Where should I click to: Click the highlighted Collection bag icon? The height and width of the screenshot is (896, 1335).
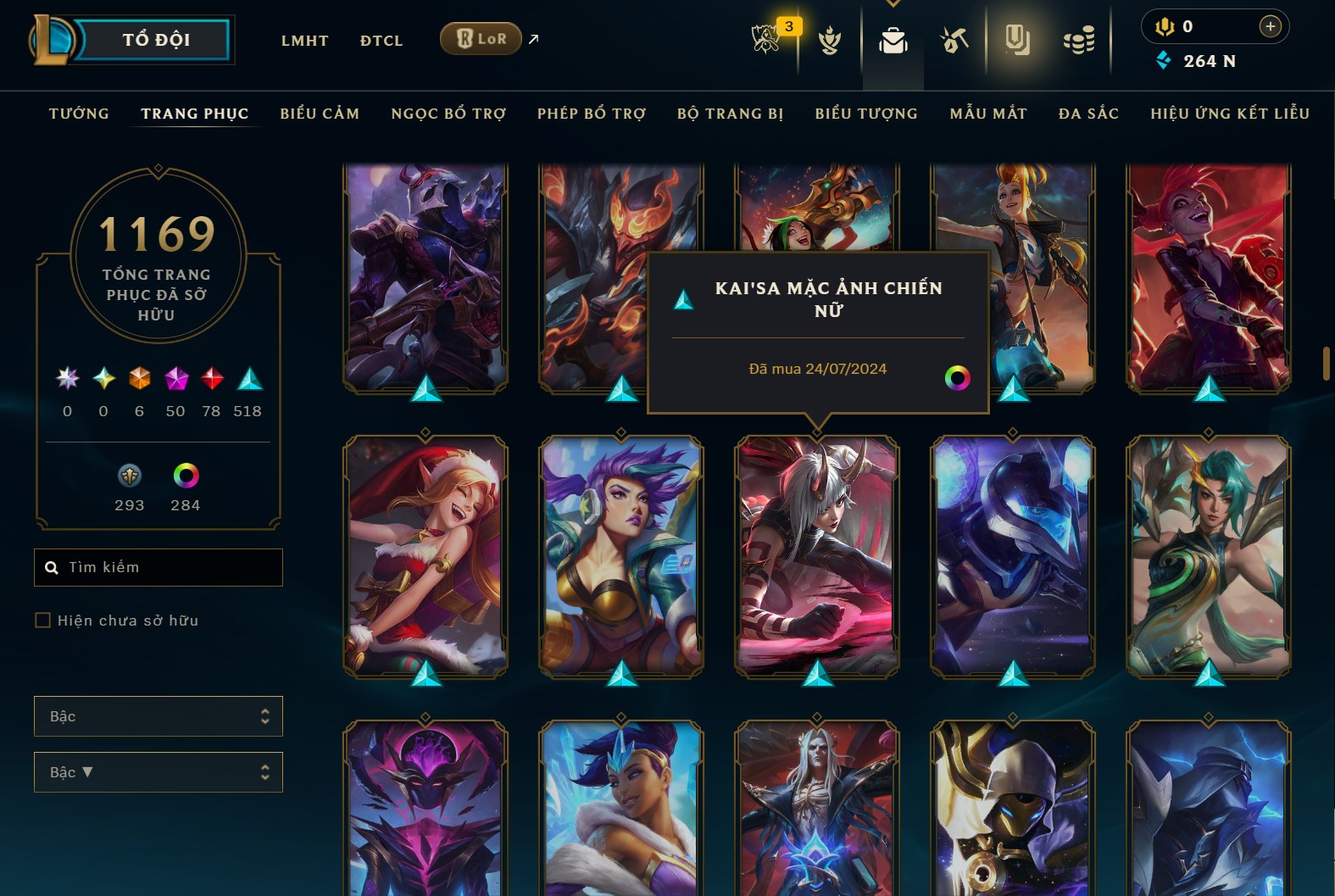pos(894,39)
